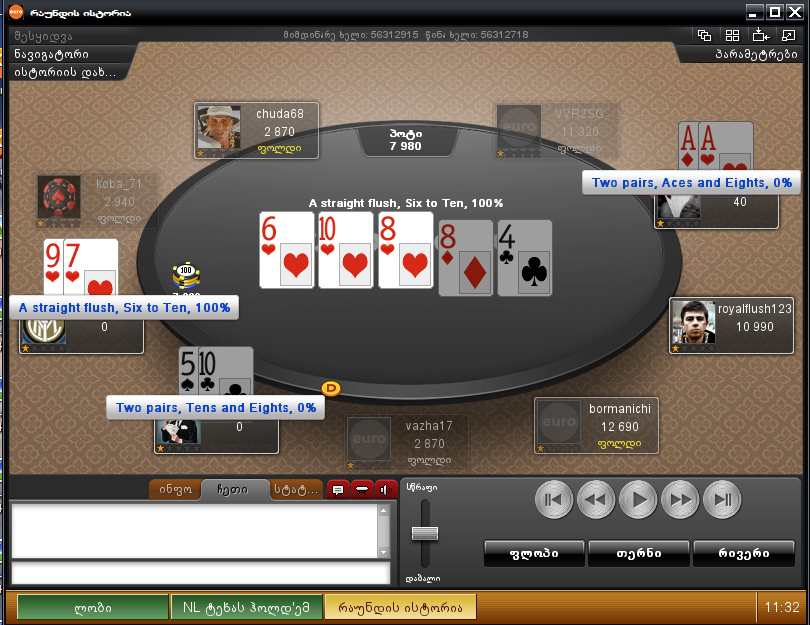Switch to the NL ტეხას ჰოლდ'ემ table tab
810x625 pixels.
pos(246,607)
